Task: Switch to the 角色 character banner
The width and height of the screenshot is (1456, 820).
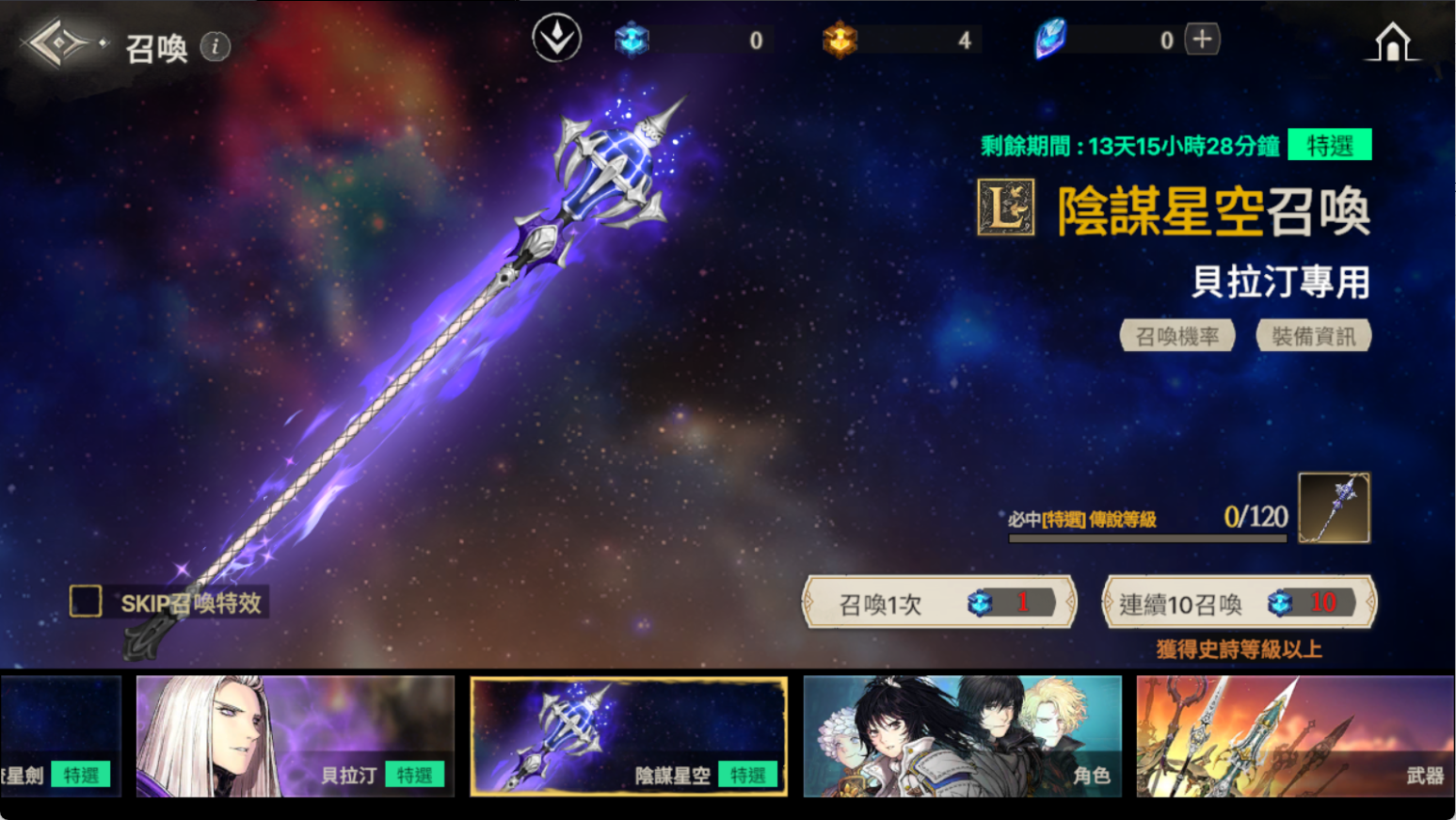Action: [962, 736]
